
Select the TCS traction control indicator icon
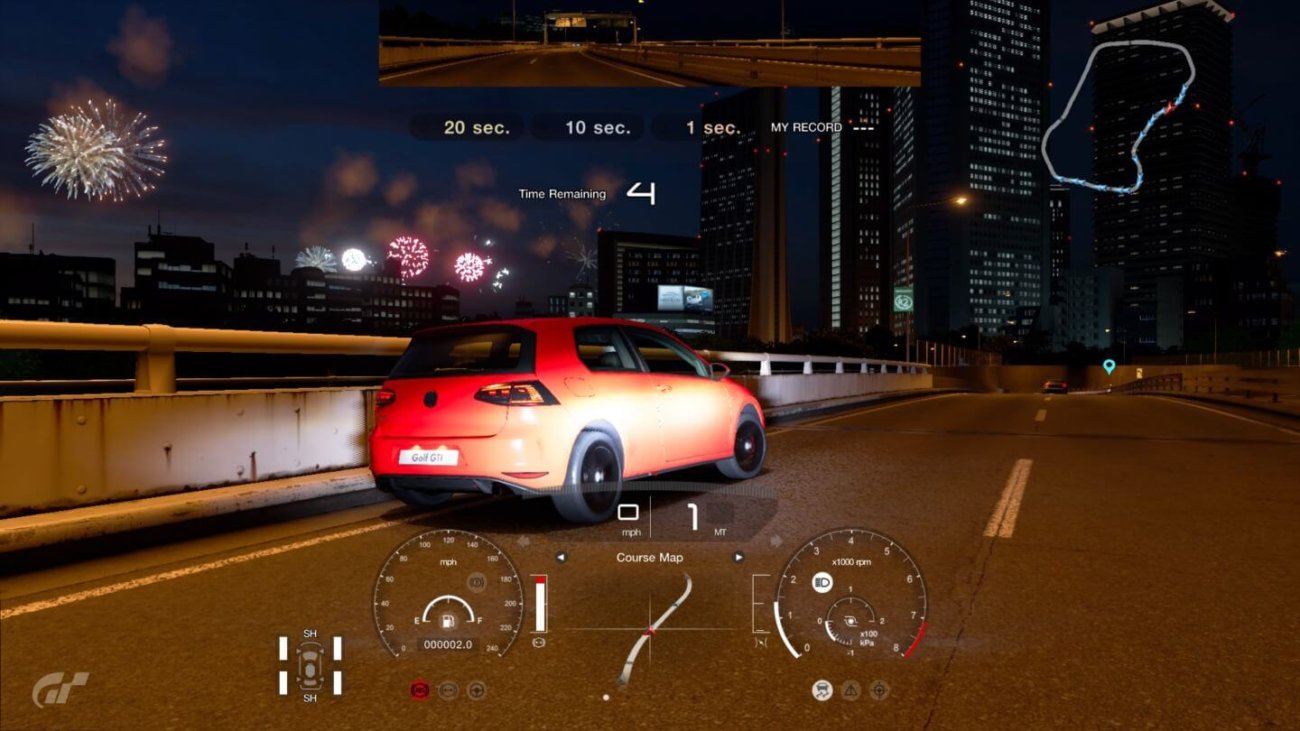coord(823,690)
